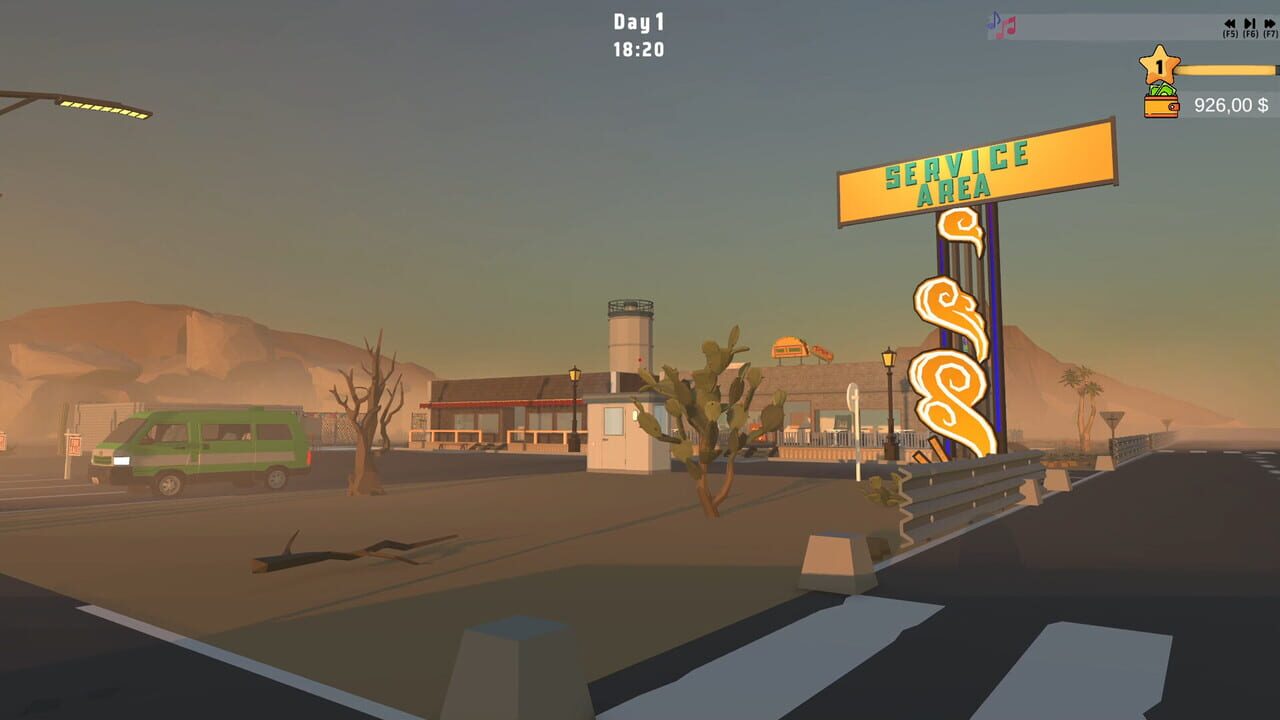
Task: Click the 926,00 $ money display
Action: pos(1230,104)
